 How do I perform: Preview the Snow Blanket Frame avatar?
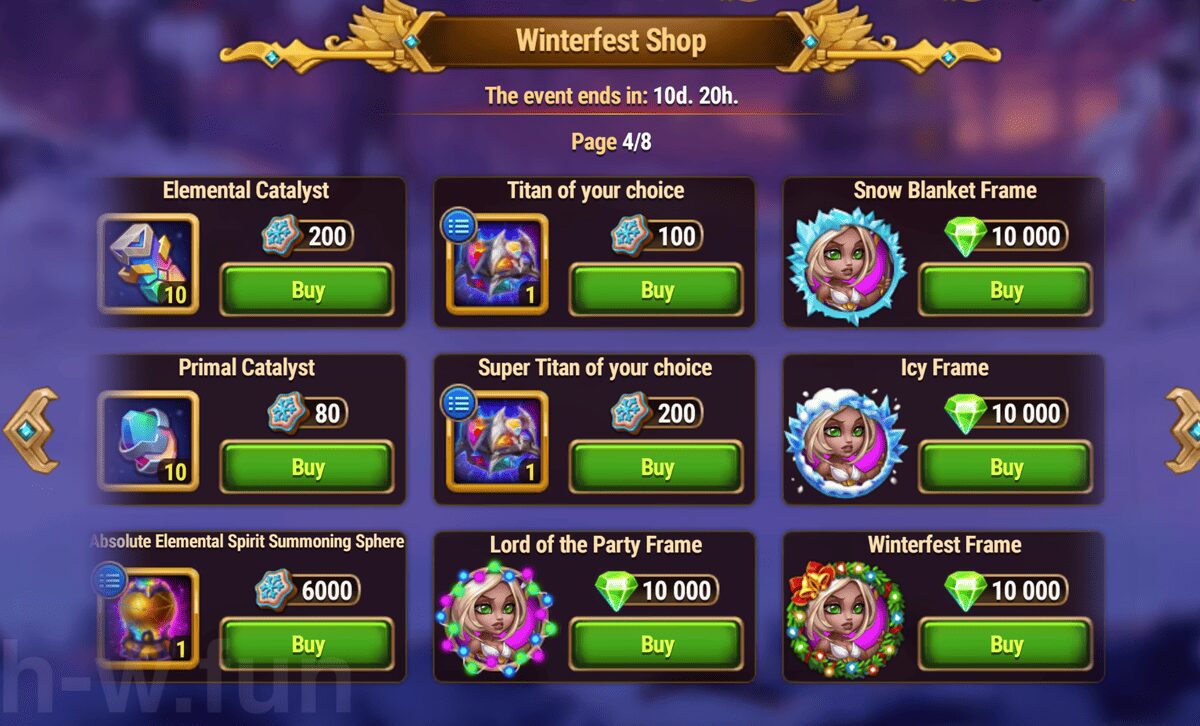(846, 267)
